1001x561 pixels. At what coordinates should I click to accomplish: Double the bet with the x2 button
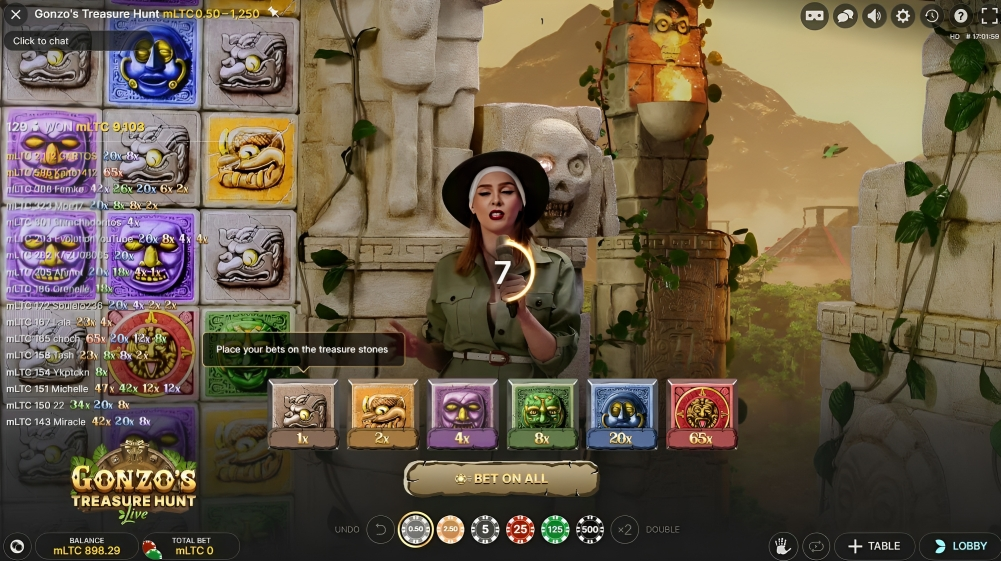pyautogui.click(x=625, y=529)
